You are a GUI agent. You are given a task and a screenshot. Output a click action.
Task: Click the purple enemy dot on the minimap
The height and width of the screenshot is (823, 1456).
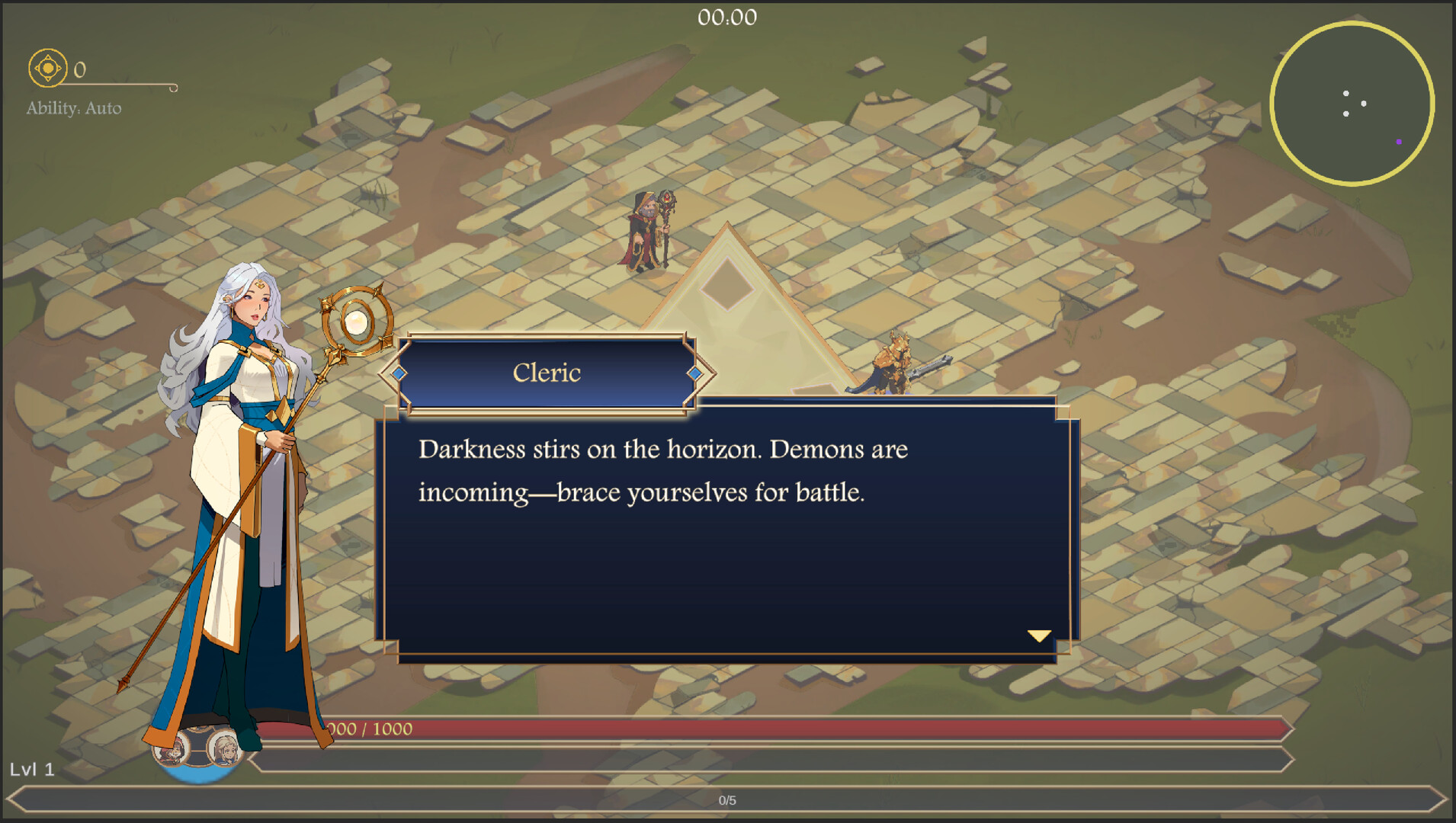click(1400, 141)
